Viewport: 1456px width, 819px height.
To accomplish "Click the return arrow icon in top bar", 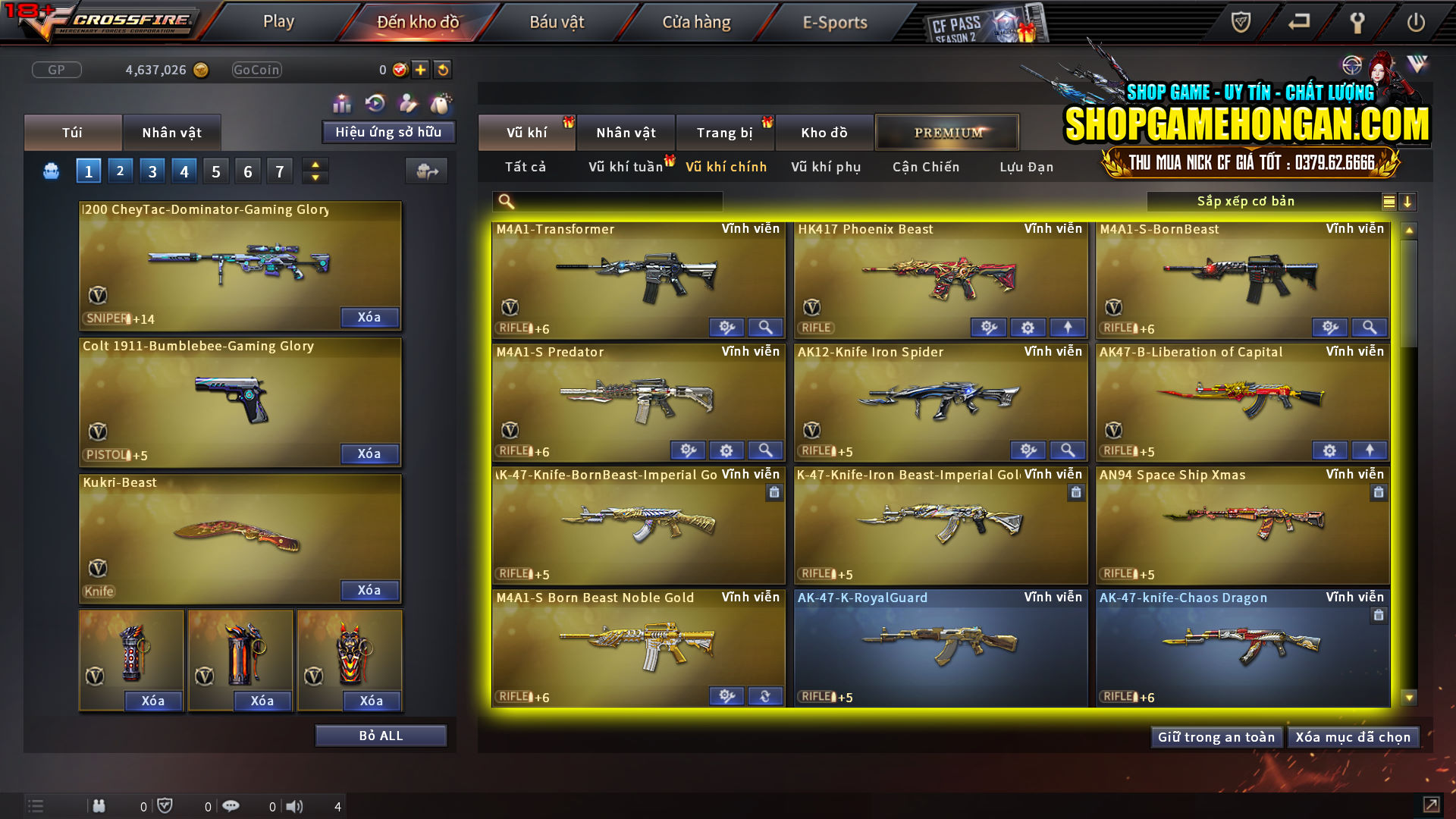I will click(1298, 23).
